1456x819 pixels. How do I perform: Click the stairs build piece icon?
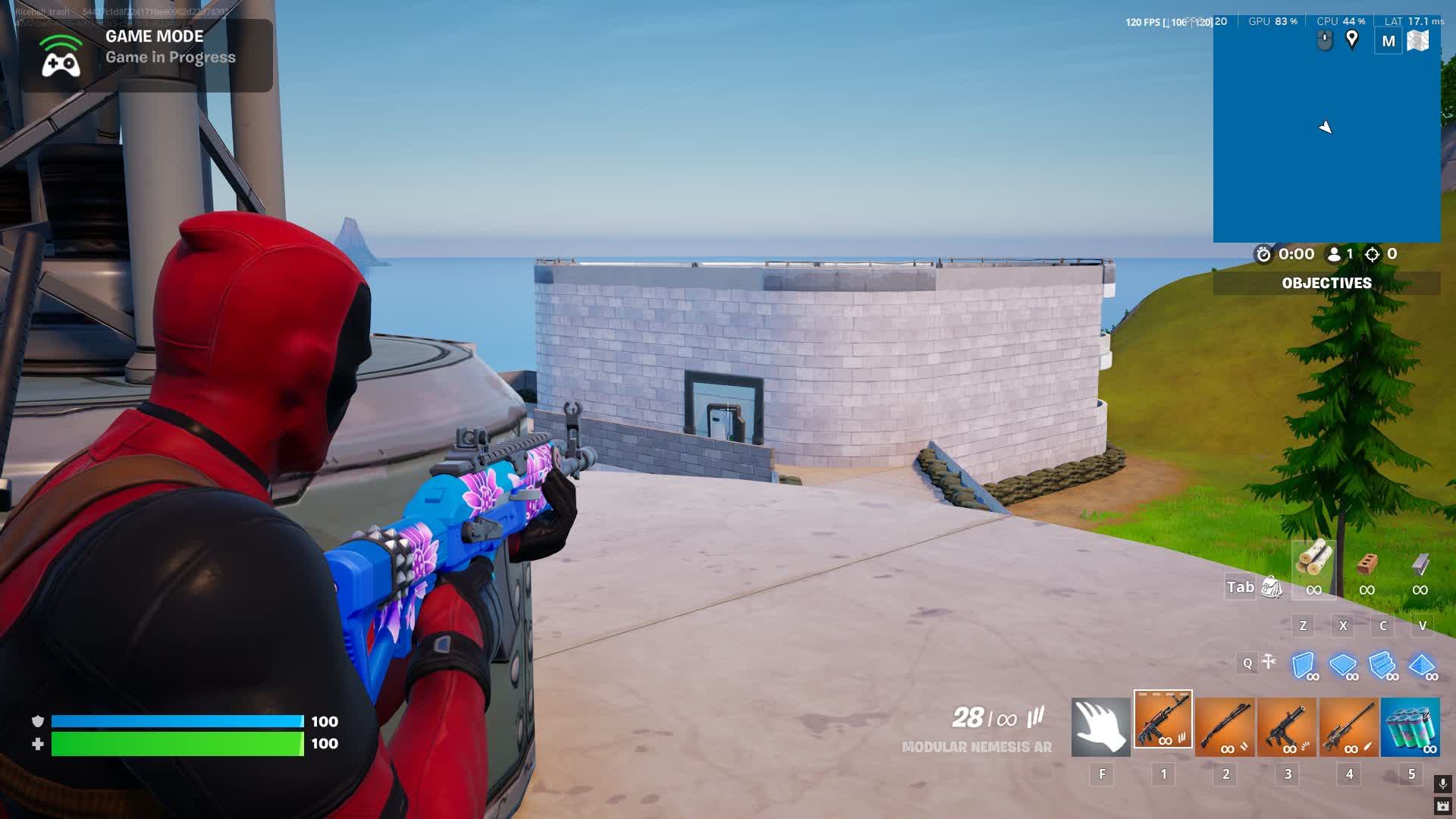1380,664
